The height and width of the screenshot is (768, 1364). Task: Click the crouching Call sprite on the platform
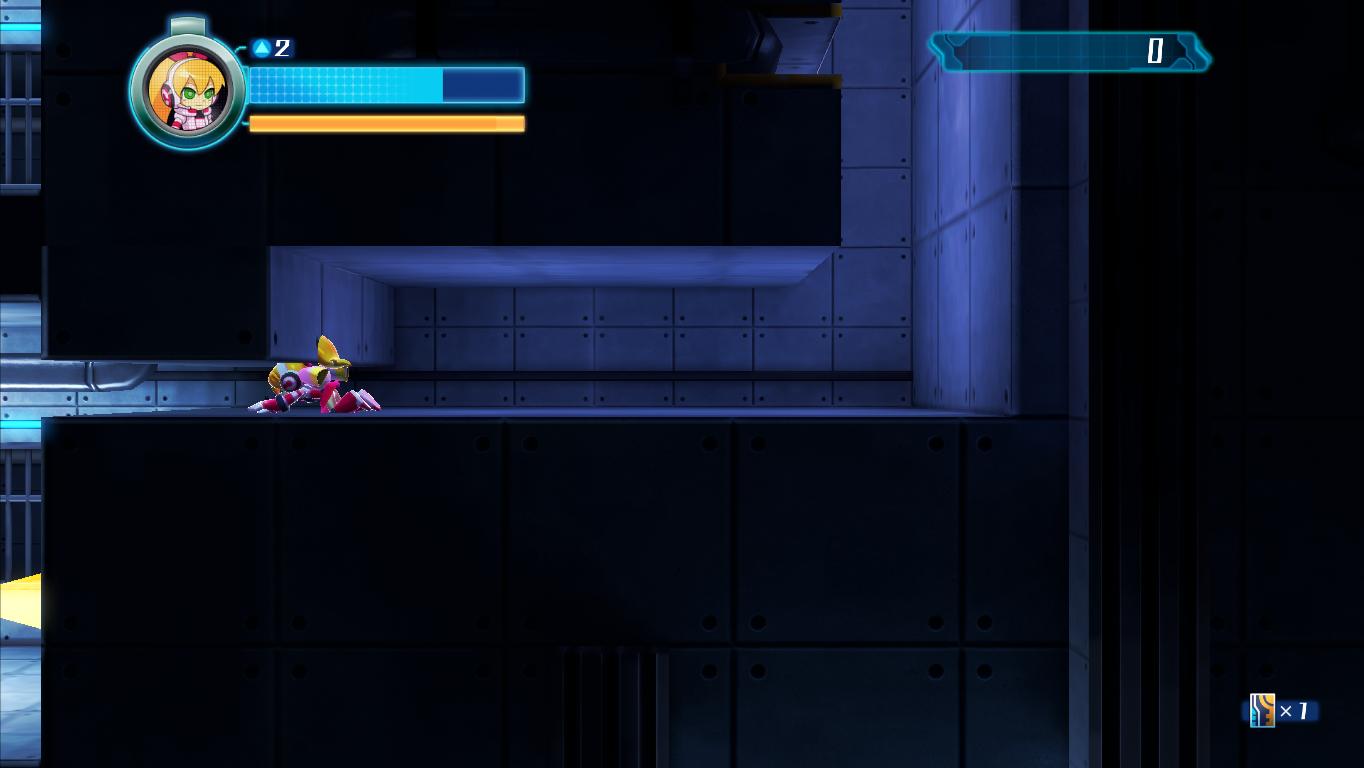315,380
